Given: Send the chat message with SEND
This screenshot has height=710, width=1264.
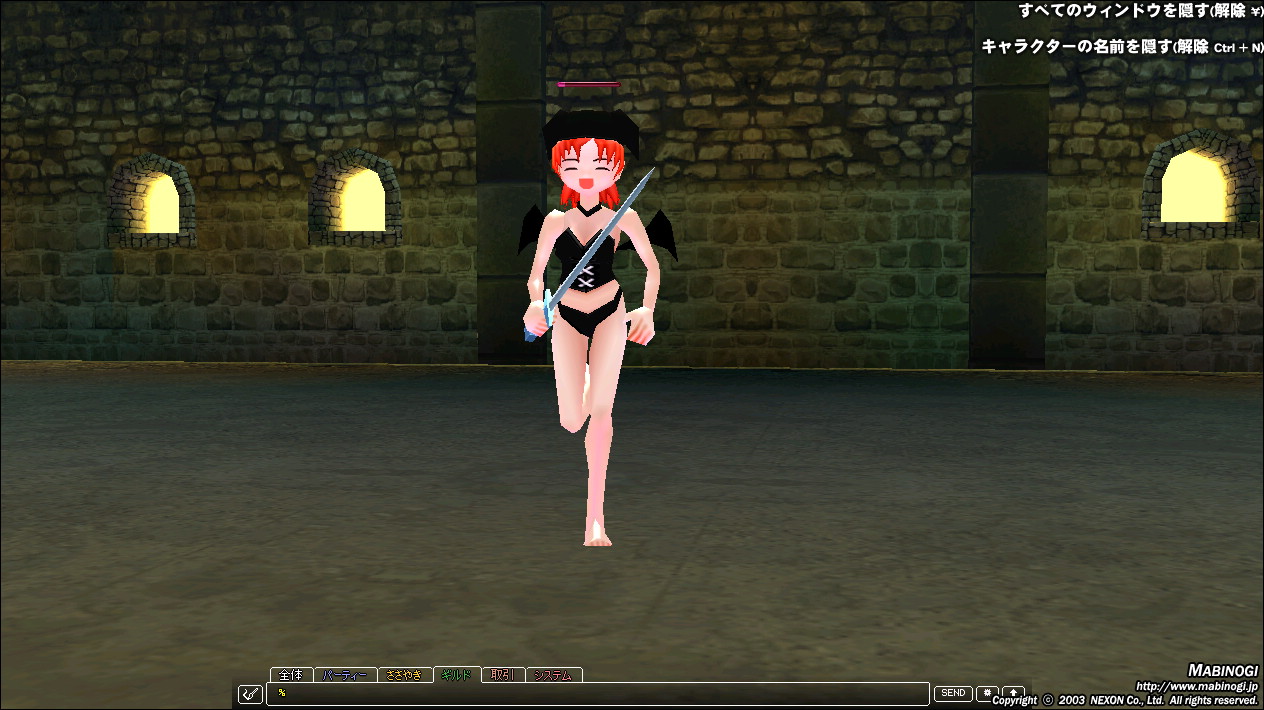Looking at the screenshot, I should 953,693.
